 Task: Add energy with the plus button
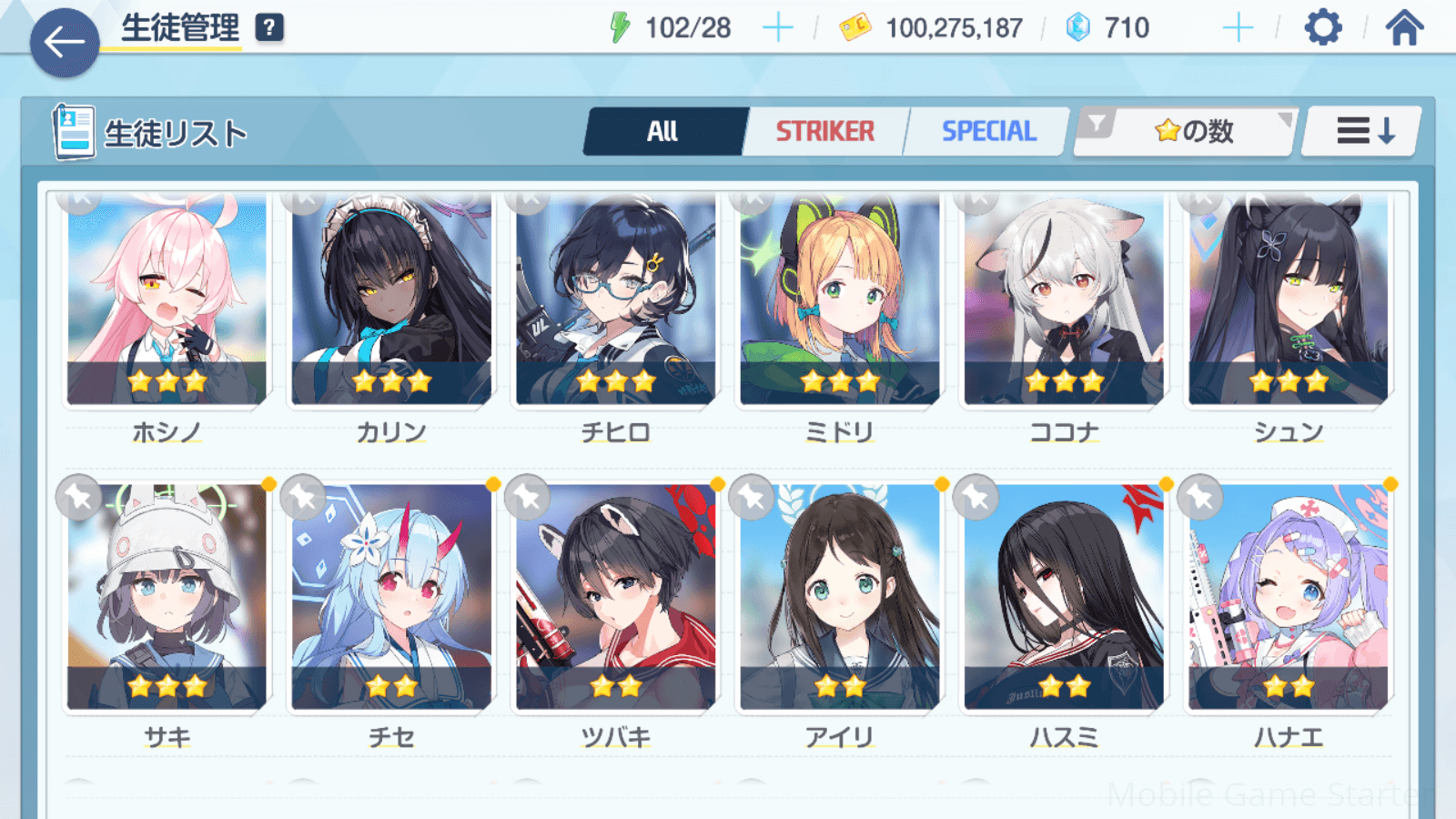click(x=777, y=28)
